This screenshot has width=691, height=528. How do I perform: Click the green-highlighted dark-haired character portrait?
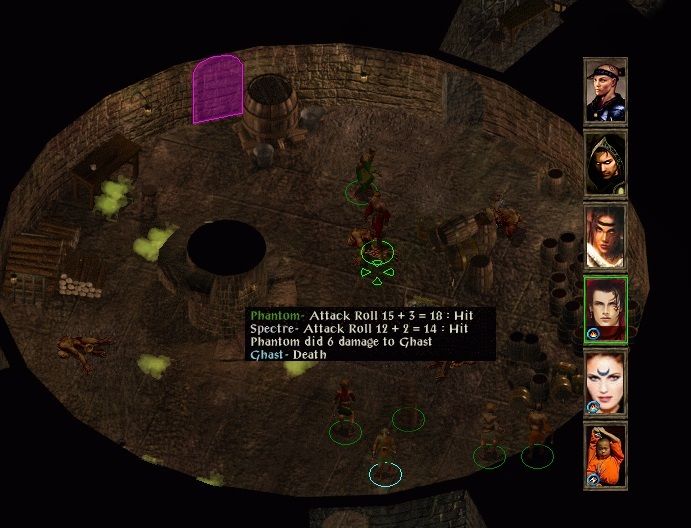pyautogui.click(x=605, y=308)
